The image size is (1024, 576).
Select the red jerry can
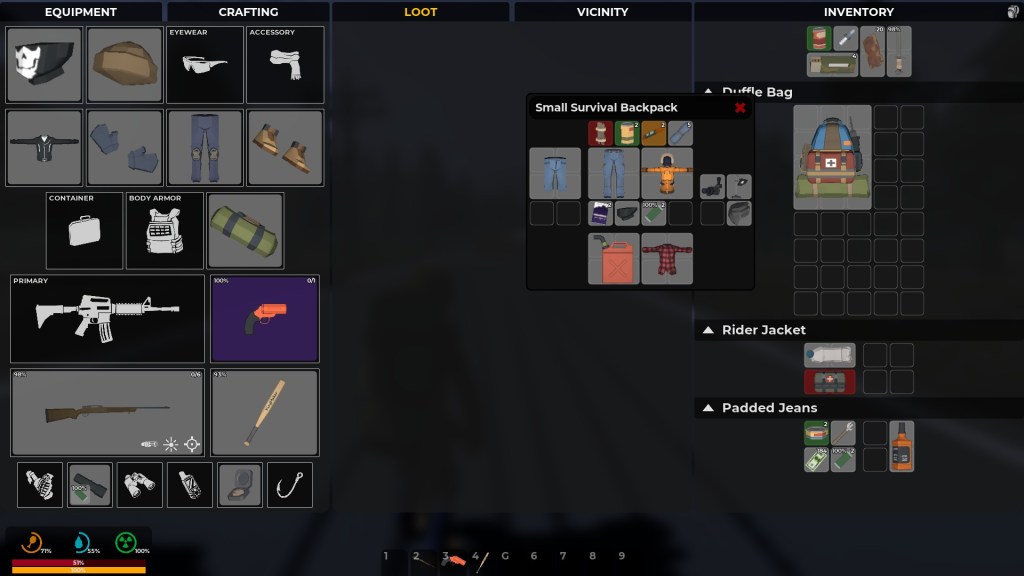tap(613, 259)
